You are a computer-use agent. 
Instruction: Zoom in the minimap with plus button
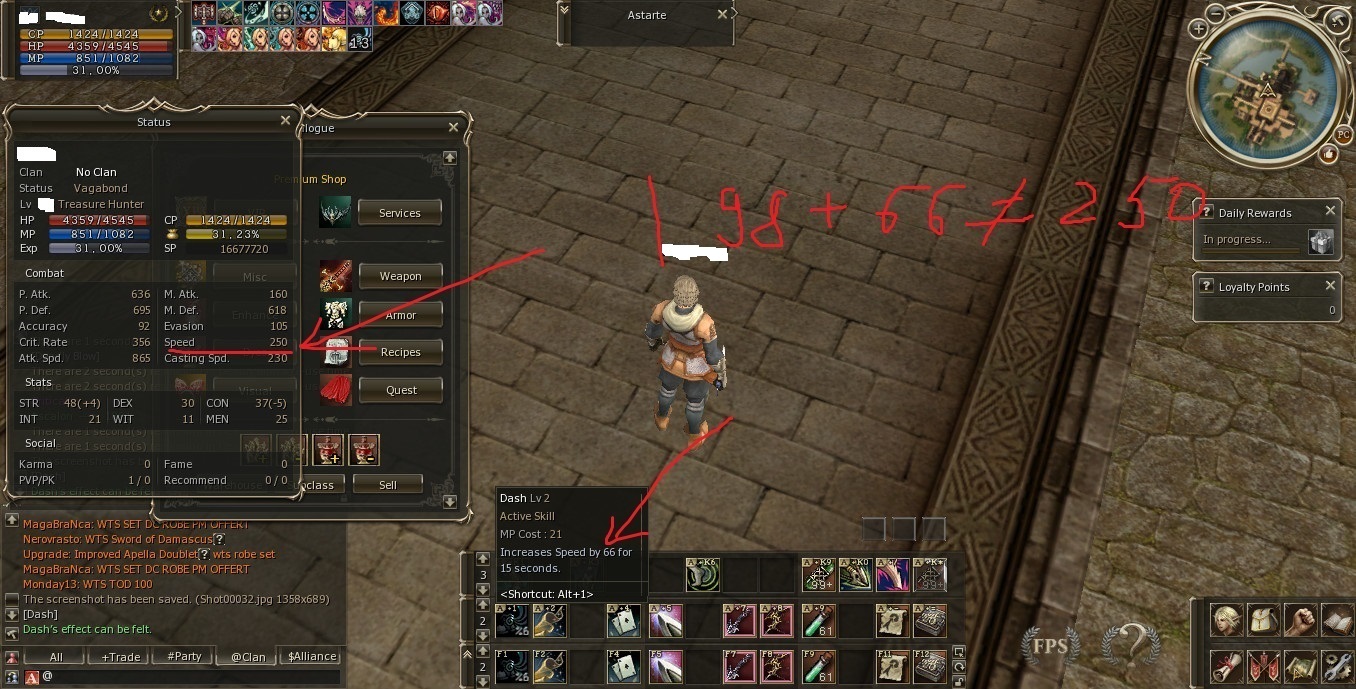click(1198, 30)
